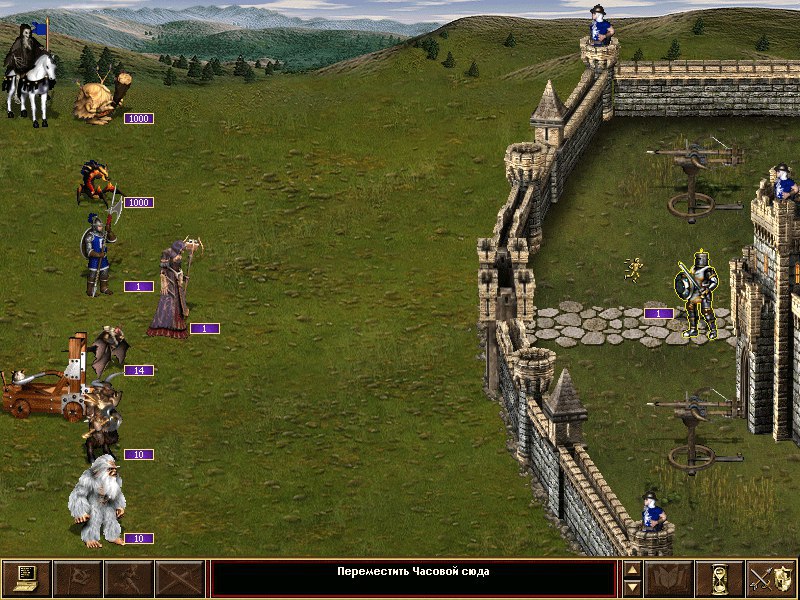Move combat log up with arrow
This screenshot has width=800, height=600.
pyautogui.click(x=631, y=570)
